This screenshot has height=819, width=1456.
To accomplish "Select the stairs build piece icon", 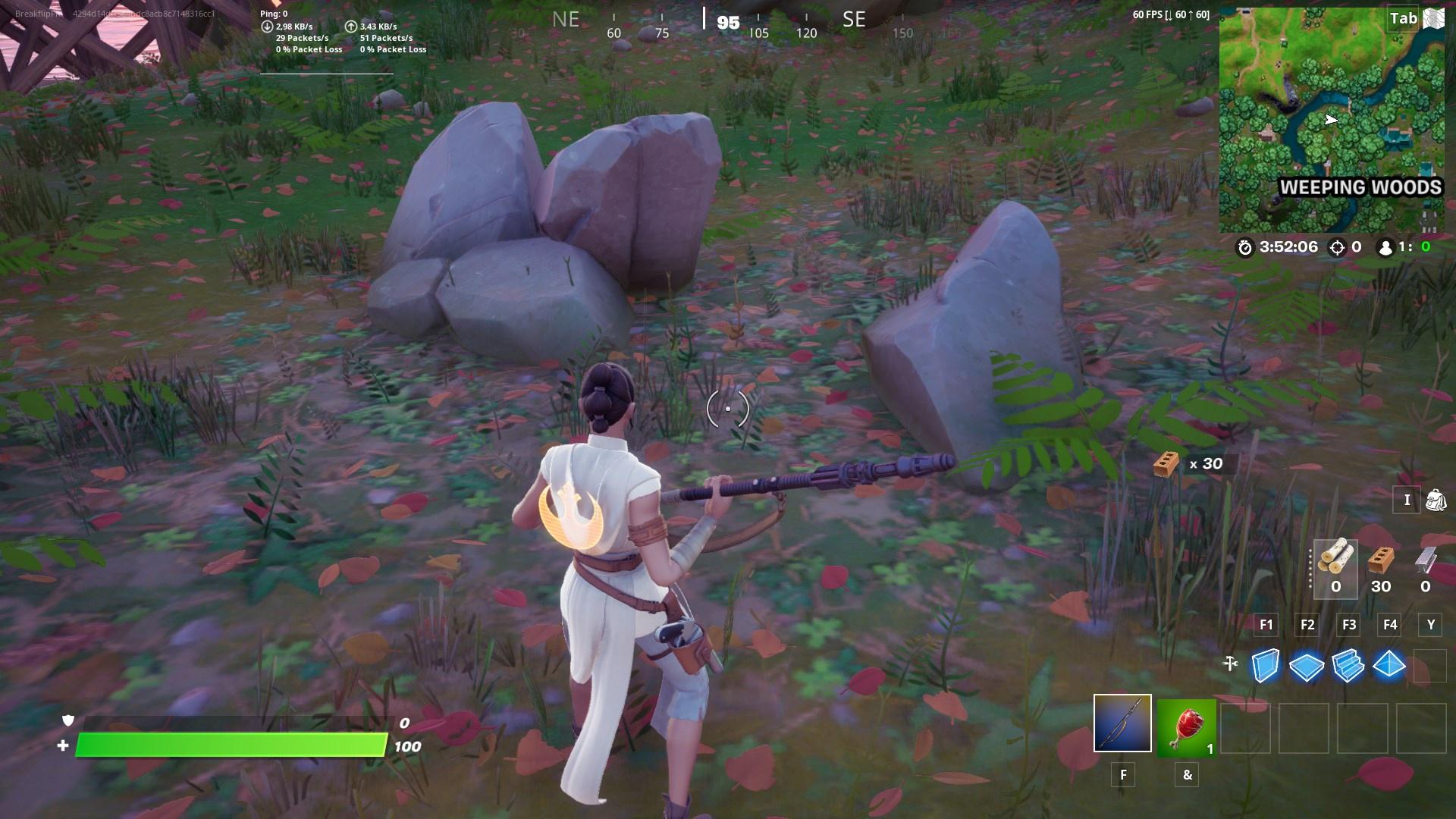I will [1348, 666].
